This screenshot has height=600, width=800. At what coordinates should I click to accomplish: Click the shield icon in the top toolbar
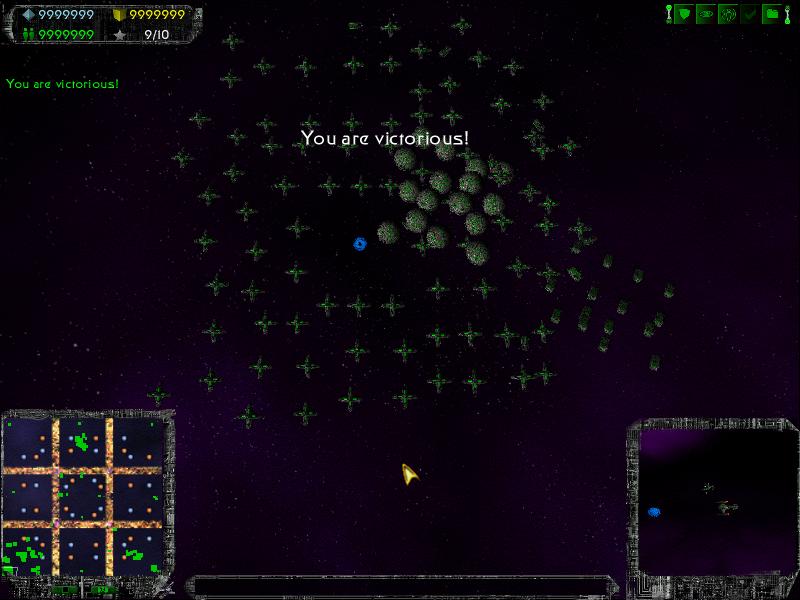pos(685,14)
